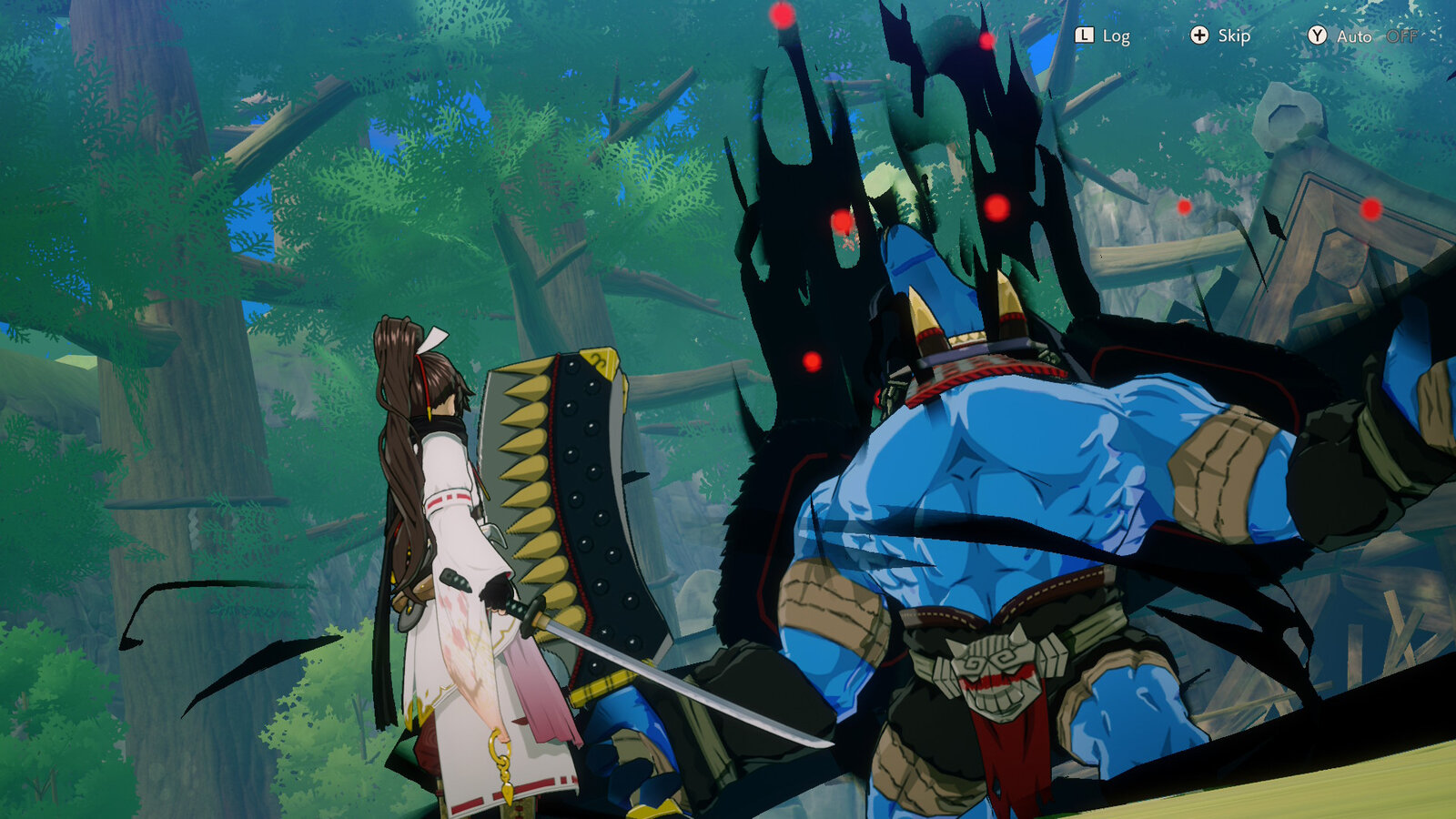Skip the cutscene
Screen dimensions: 1456x819
click(1220, 35)
